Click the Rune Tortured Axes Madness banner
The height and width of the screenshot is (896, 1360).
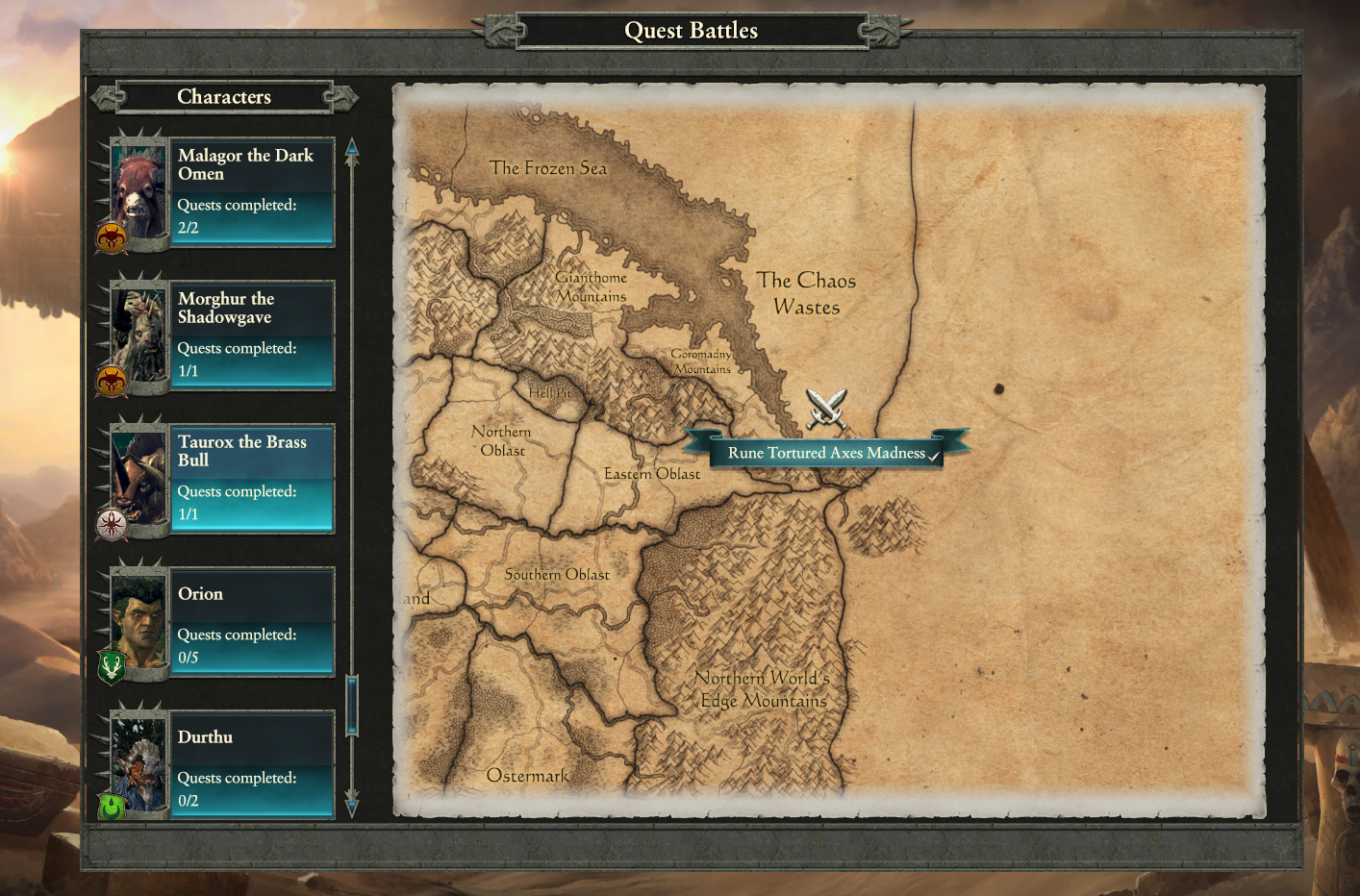coord(826,453)
